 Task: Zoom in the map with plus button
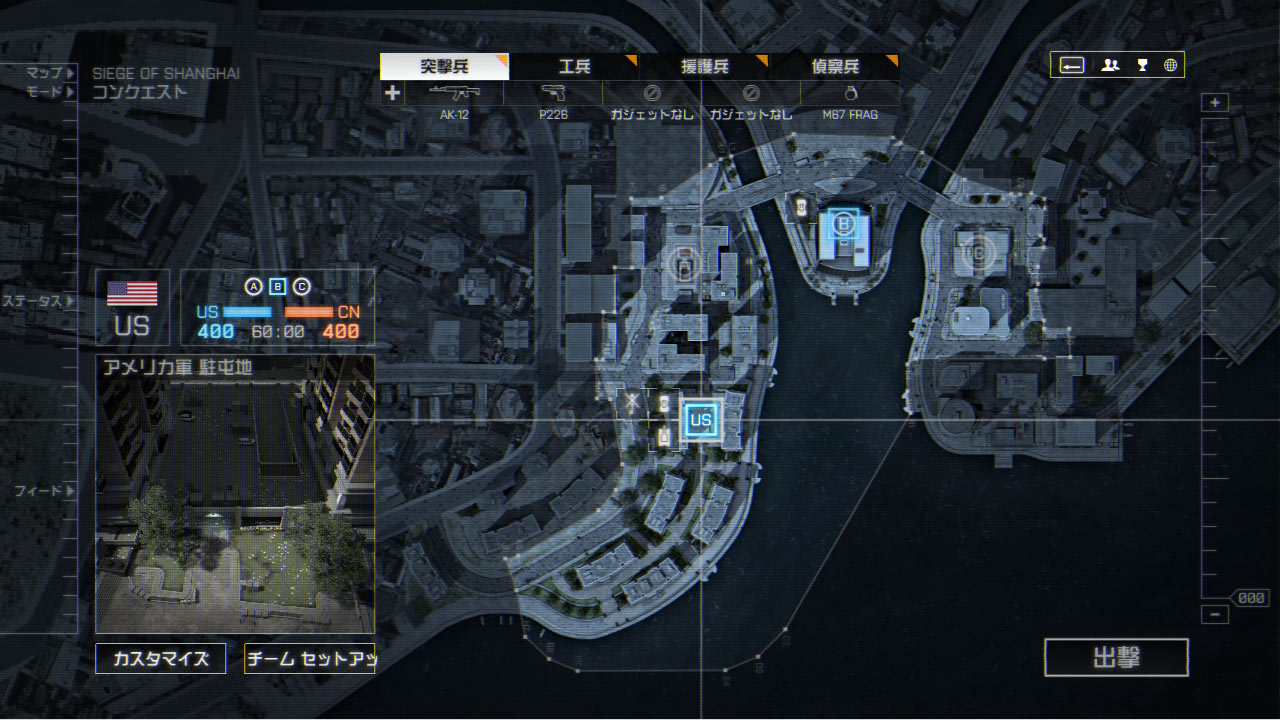[x=1215, y=103]
